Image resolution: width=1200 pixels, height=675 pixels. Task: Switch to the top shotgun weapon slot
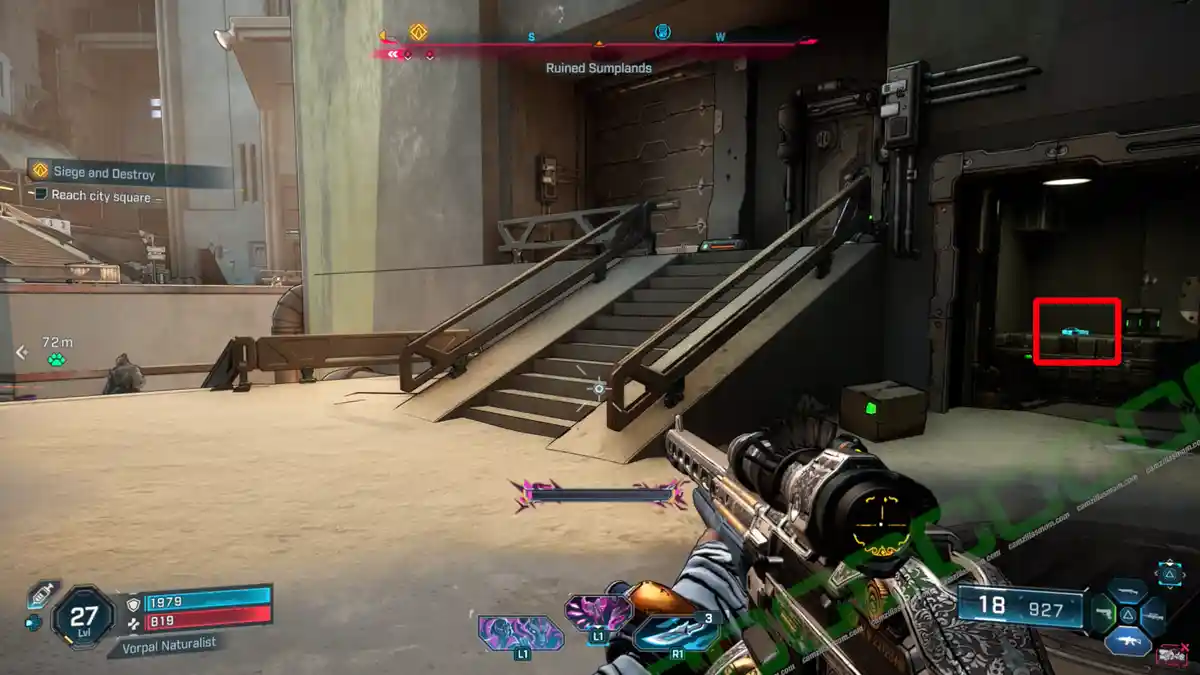(1128, 591)
